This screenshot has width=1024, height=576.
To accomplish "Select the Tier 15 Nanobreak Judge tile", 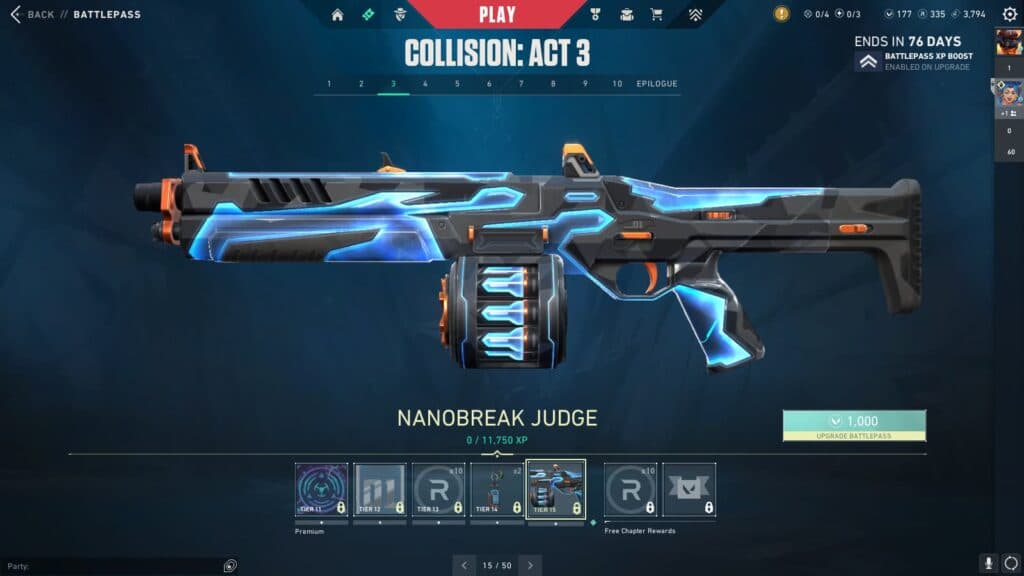I will coord(556,489).
